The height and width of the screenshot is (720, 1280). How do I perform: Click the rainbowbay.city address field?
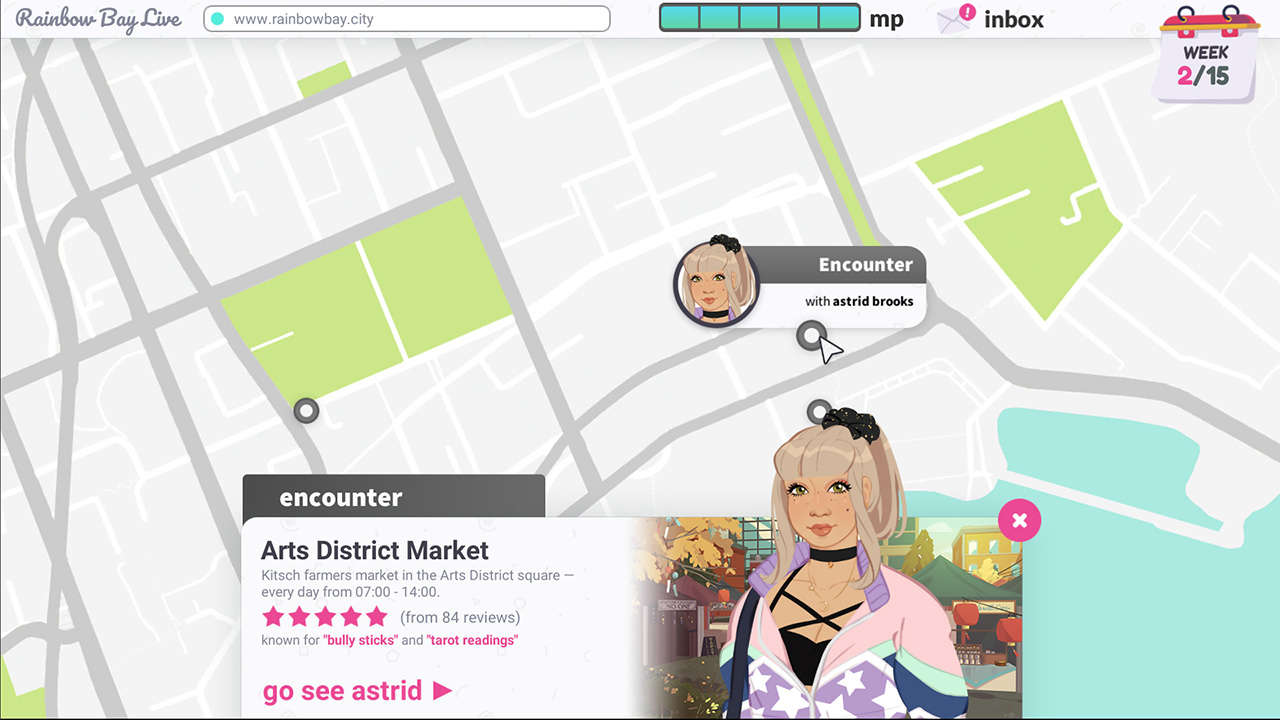coord(407,18)
